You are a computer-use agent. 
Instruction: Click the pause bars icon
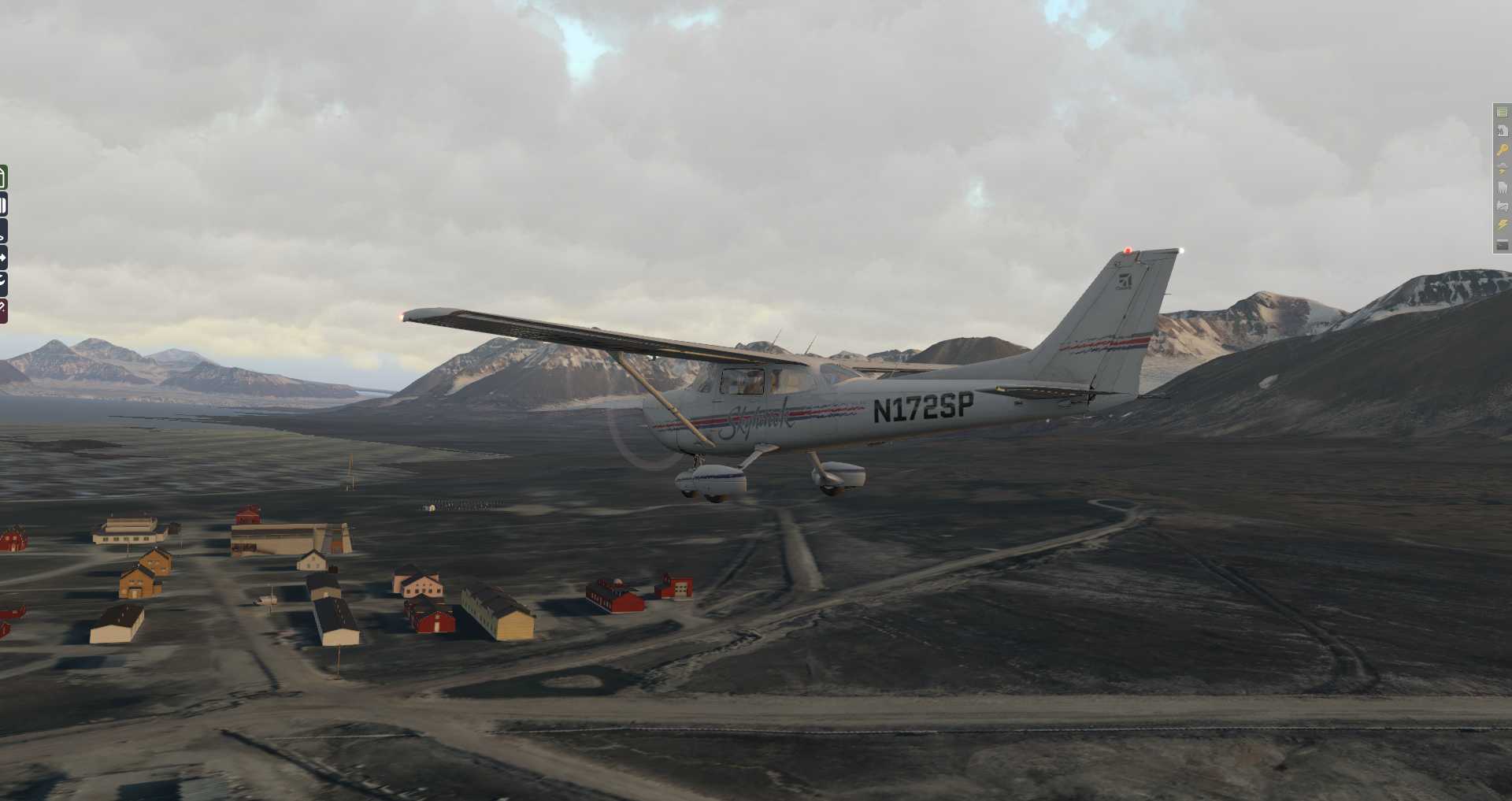pyautogui.click(x=3, y=206)
